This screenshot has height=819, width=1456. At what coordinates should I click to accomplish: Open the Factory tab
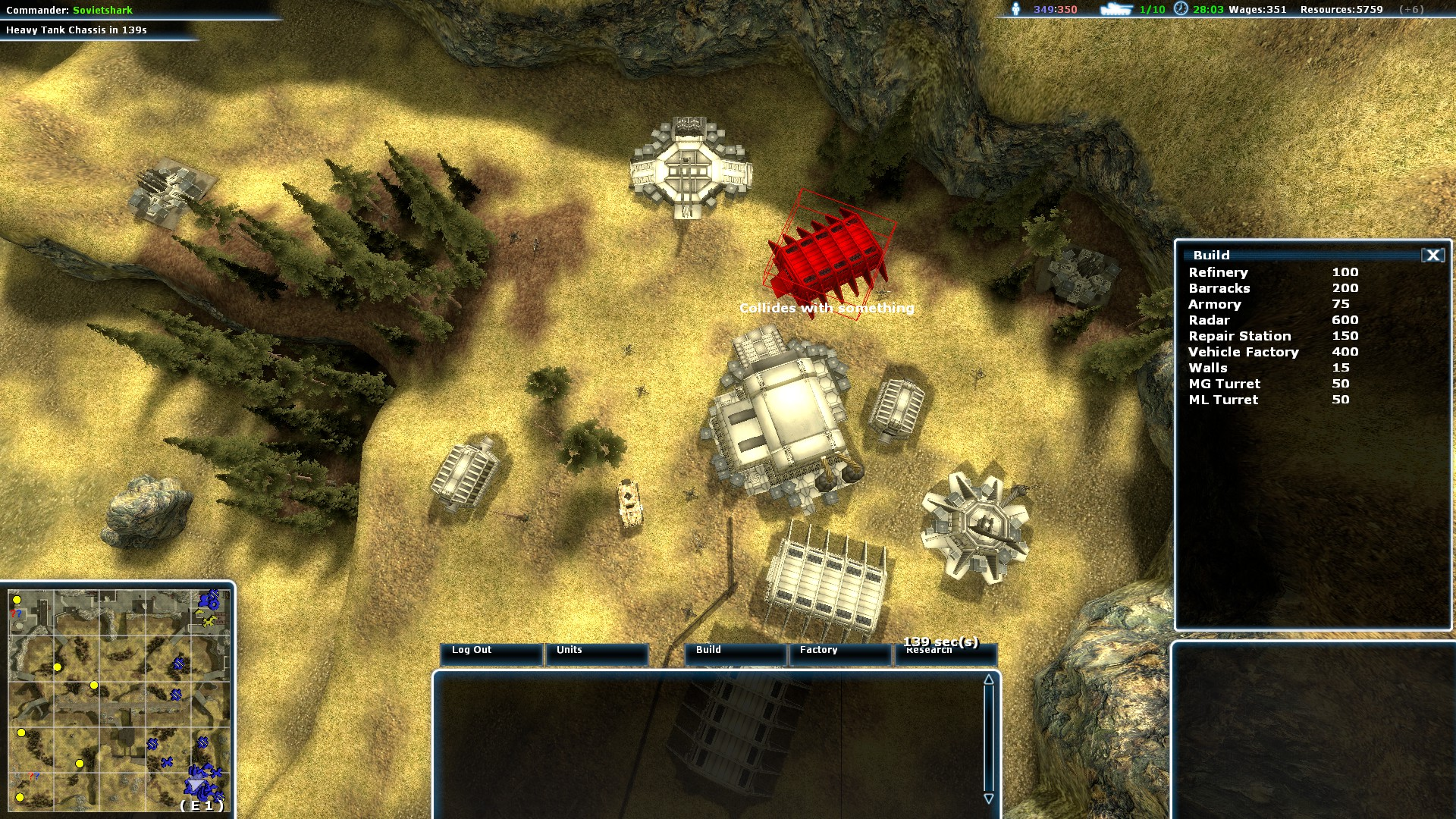pos(839,652)
